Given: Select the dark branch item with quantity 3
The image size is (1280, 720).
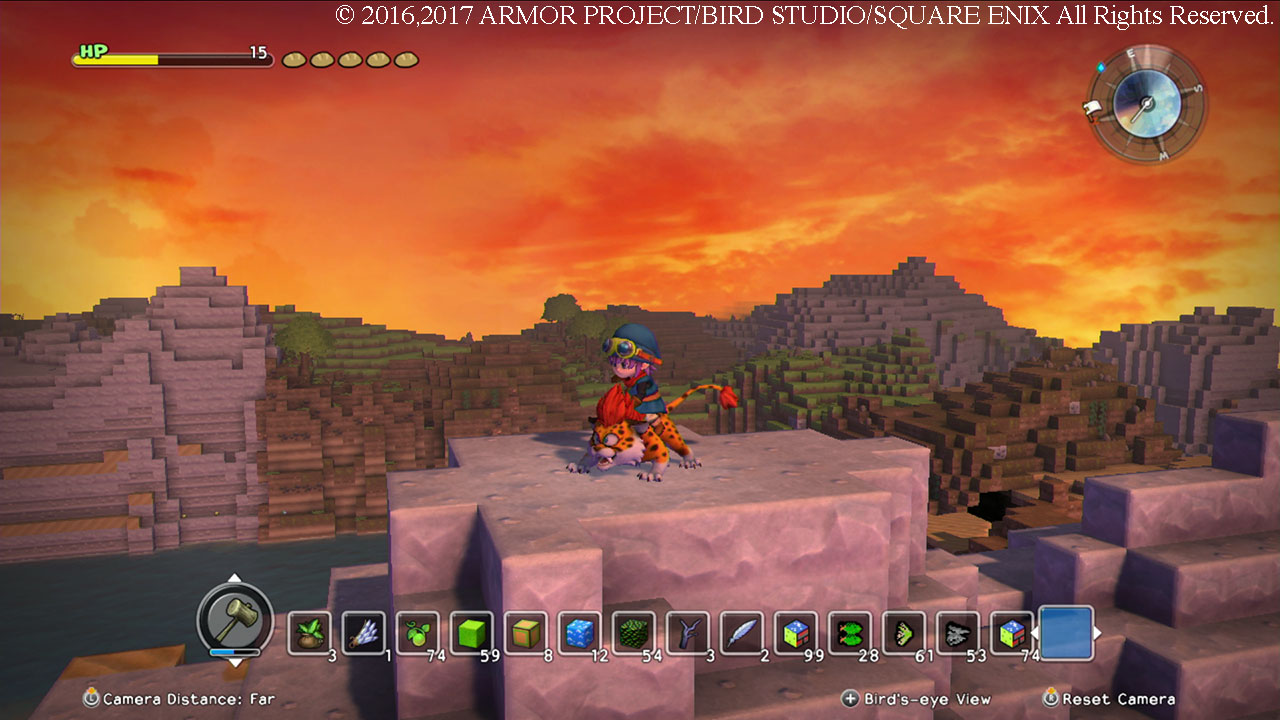Looking at the screenshot, I should pos(689,633).
